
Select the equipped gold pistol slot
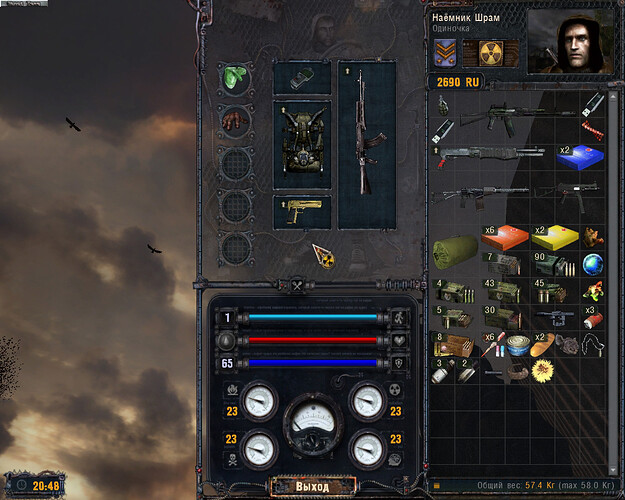tap(302, 211)
